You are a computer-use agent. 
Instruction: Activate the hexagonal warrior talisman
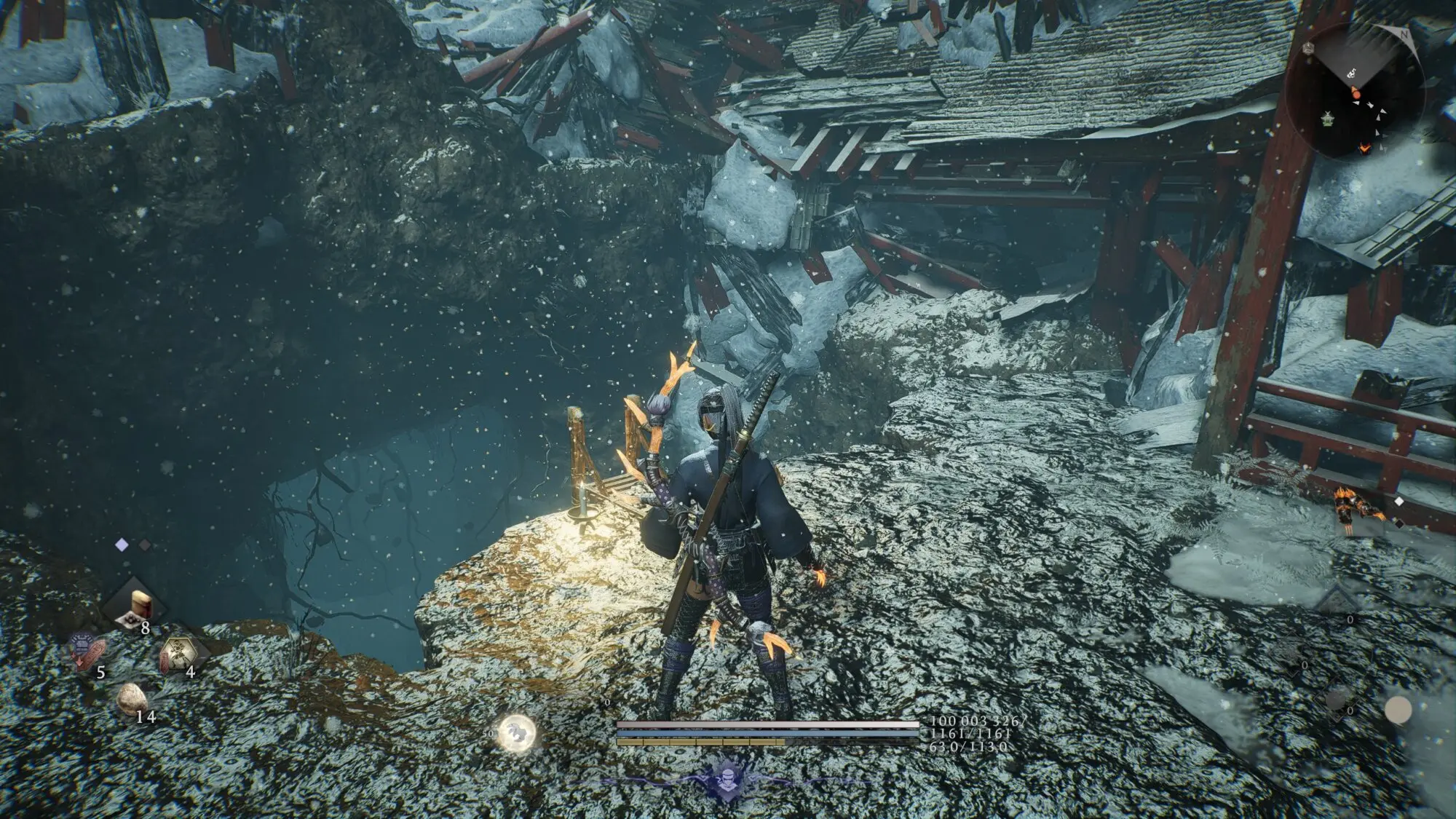tap(177, 652)
